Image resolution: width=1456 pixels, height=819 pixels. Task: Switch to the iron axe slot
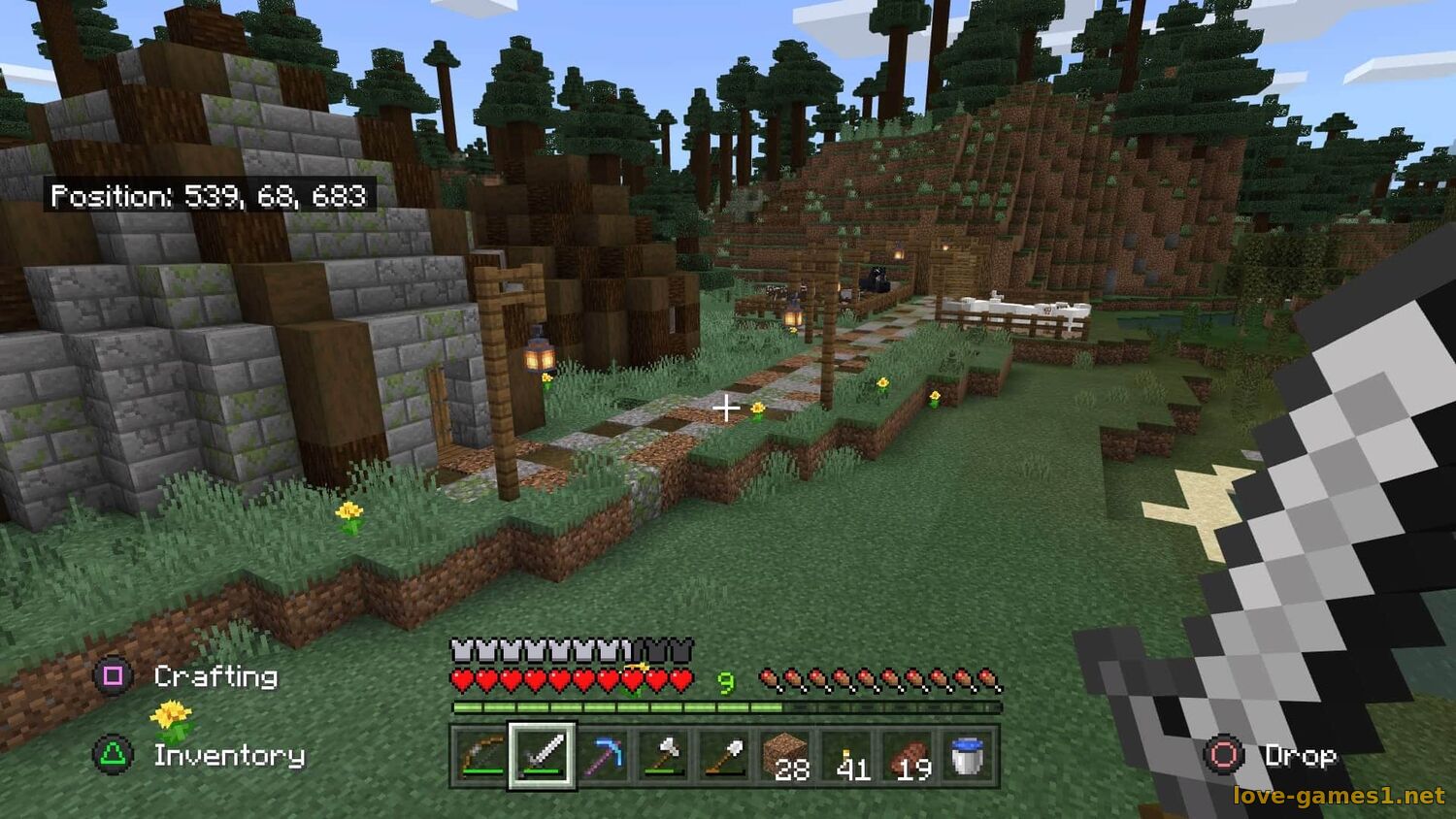(665, 756)
